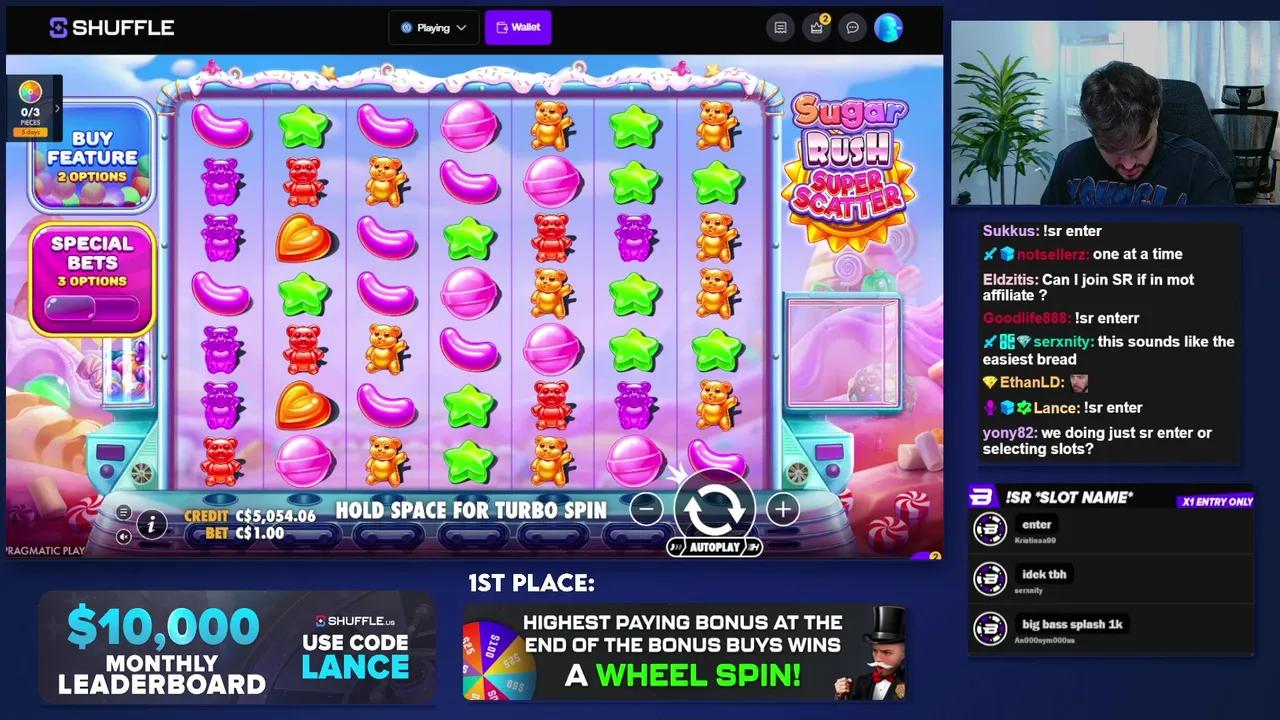Click the Shuffle logo in the top bar
Viewport: 1280px width, 720px height.
[110, 27]
